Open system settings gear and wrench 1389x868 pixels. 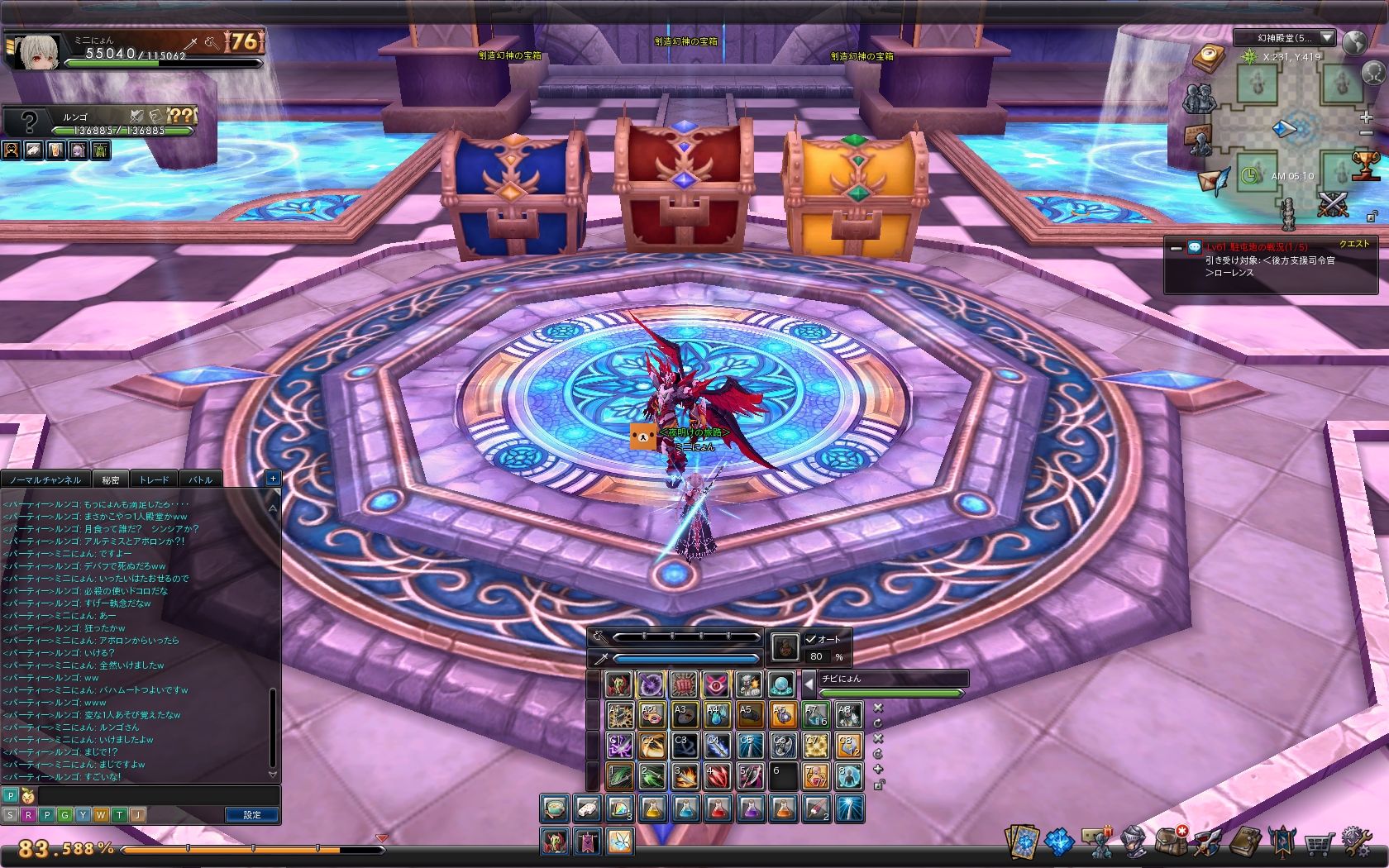[1358, 842]
